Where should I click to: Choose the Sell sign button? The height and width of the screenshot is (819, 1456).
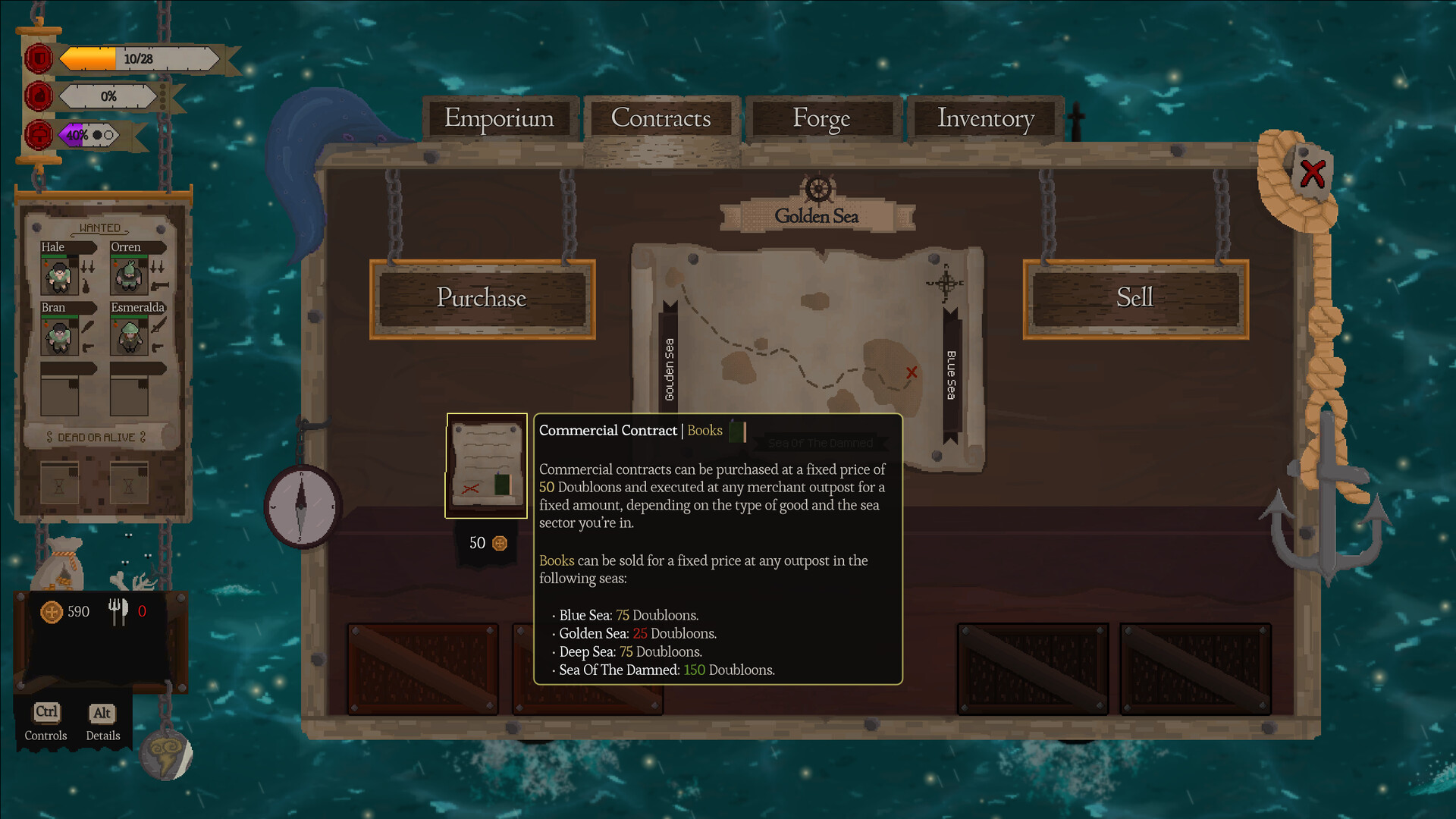(x=1134, y=298)
